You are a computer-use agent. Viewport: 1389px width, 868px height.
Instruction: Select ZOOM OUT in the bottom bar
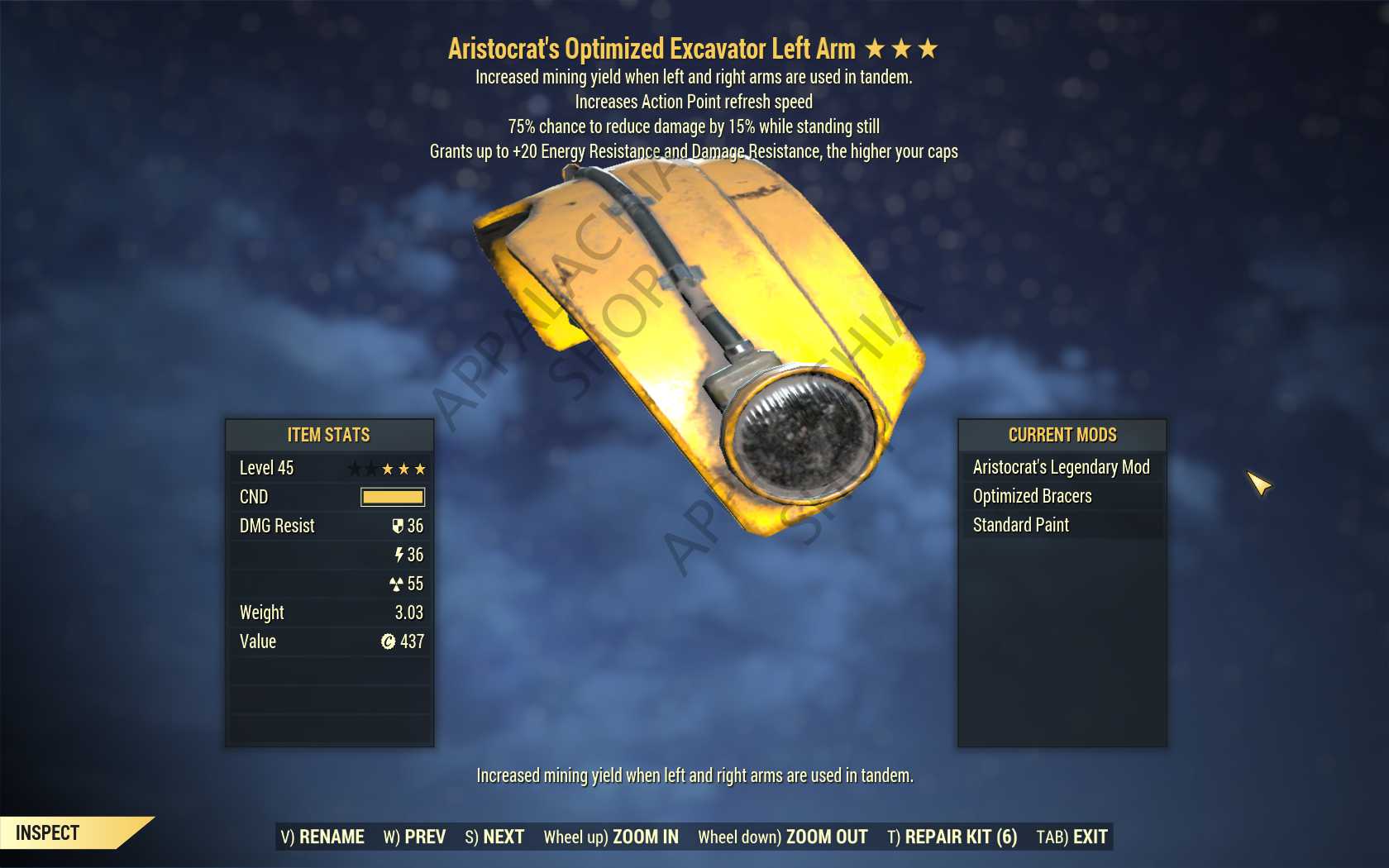[783, 837]
